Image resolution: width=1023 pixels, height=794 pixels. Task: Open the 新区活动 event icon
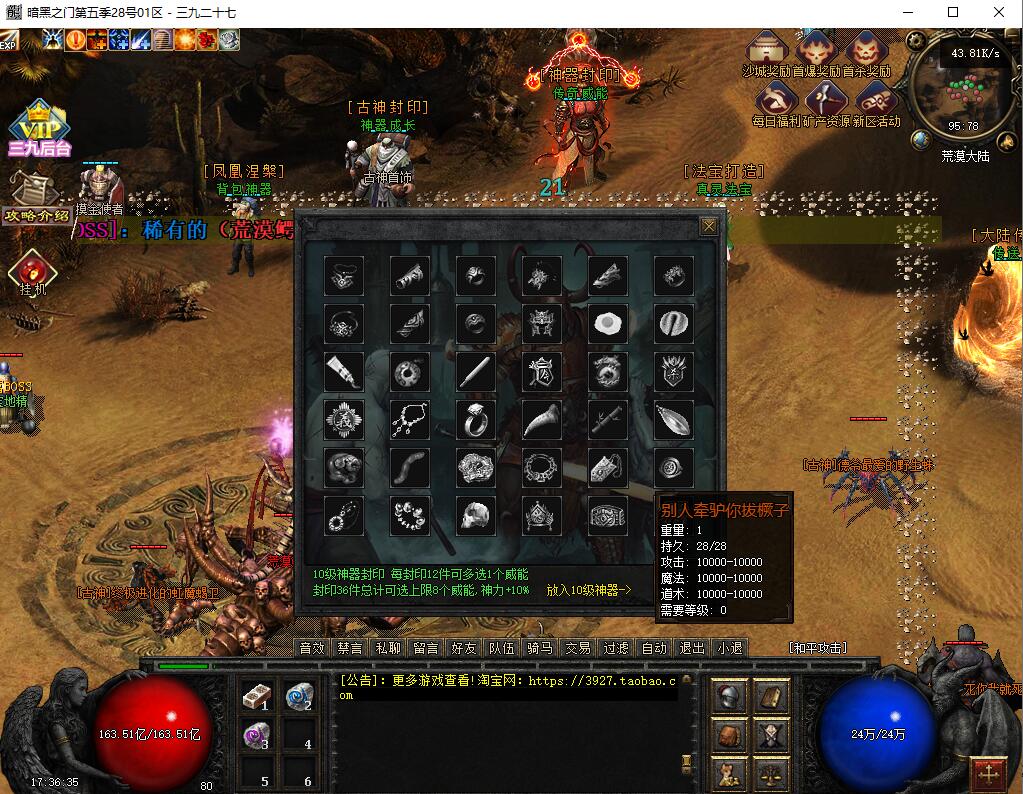coord(876,100)
